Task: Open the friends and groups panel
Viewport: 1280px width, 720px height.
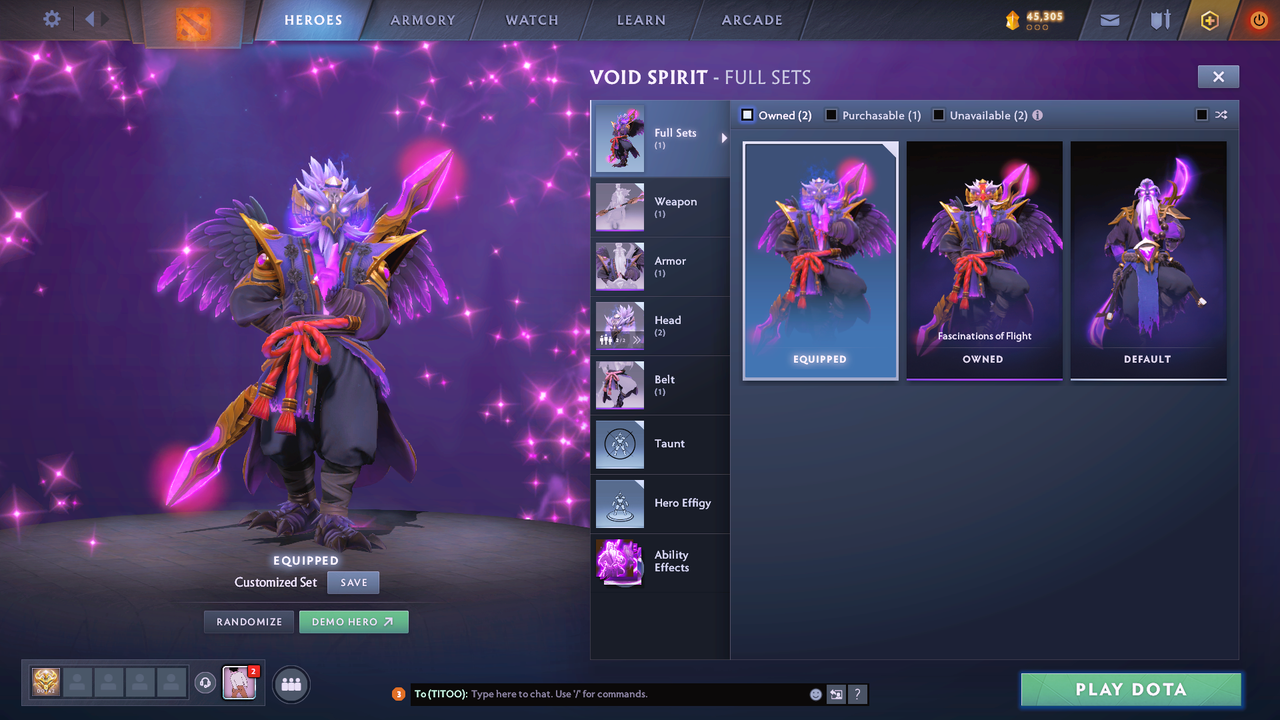Action: click(x=289, y=684)
